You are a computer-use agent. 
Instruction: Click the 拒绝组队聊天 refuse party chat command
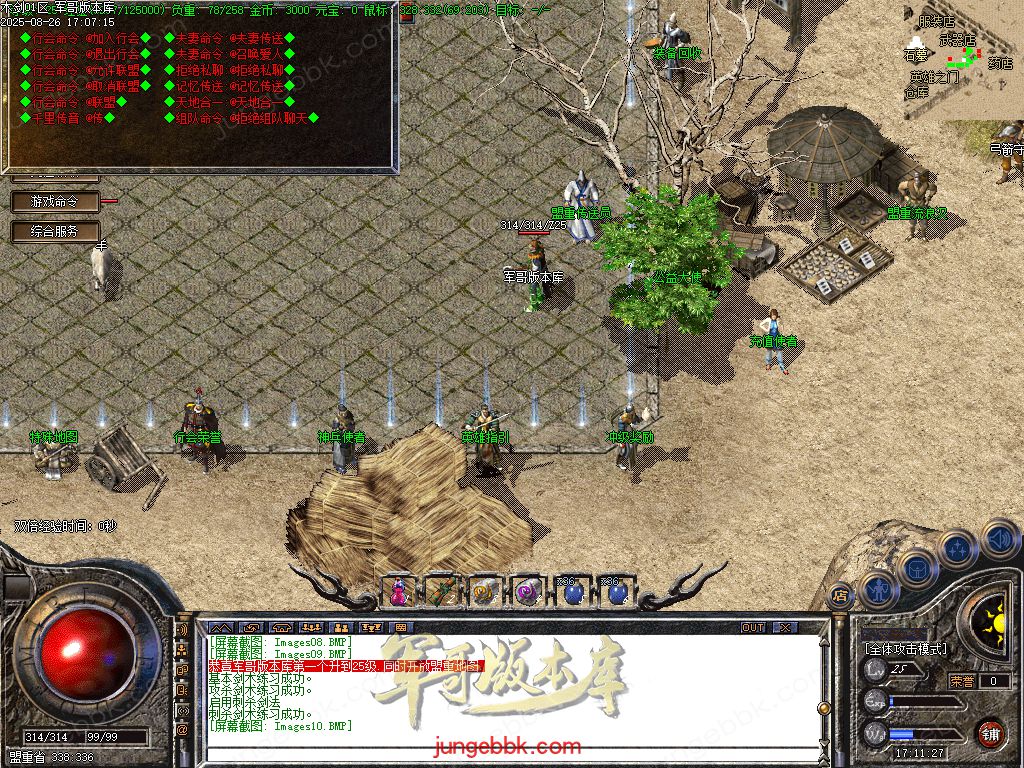(271, 118)
